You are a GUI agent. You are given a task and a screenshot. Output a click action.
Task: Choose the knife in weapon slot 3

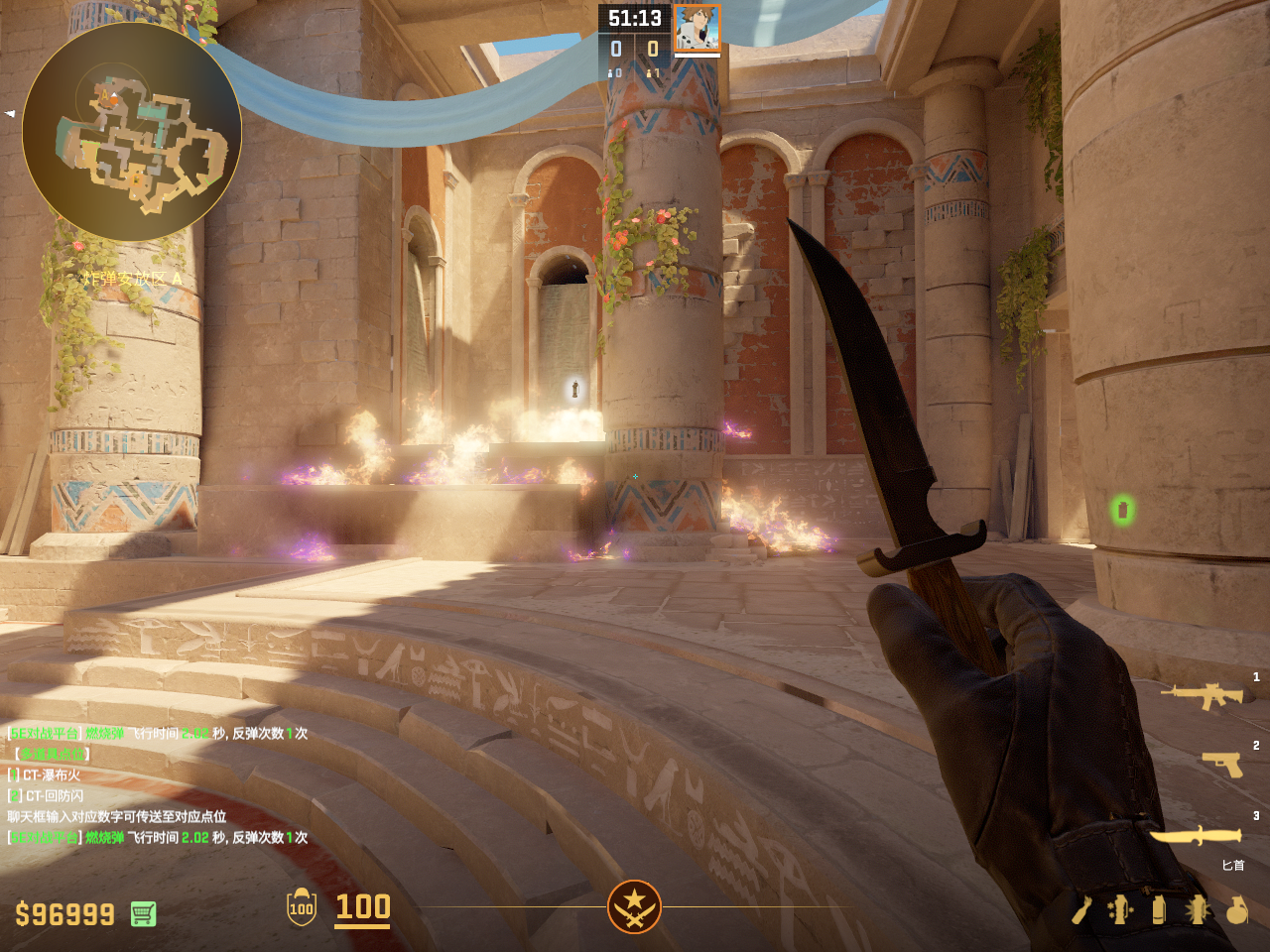1196,836
